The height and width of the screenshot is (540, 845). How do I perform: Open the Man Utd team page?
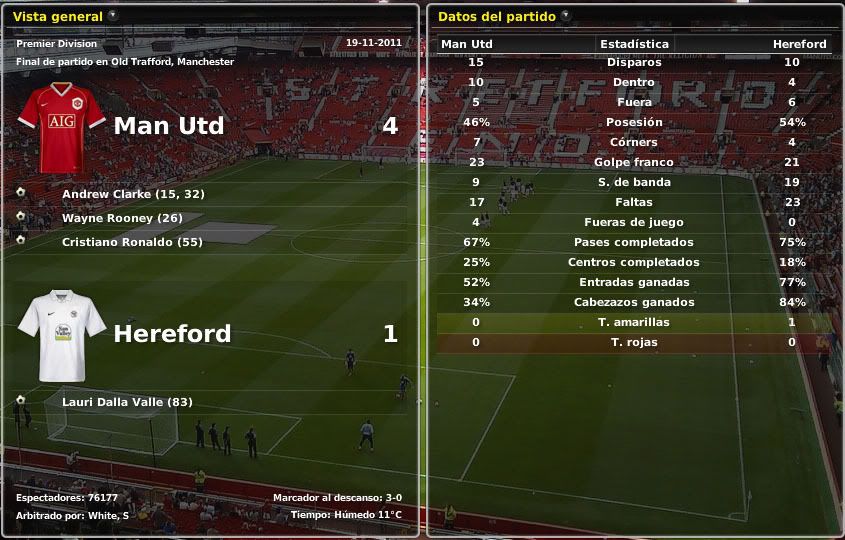tap(168, 126)
